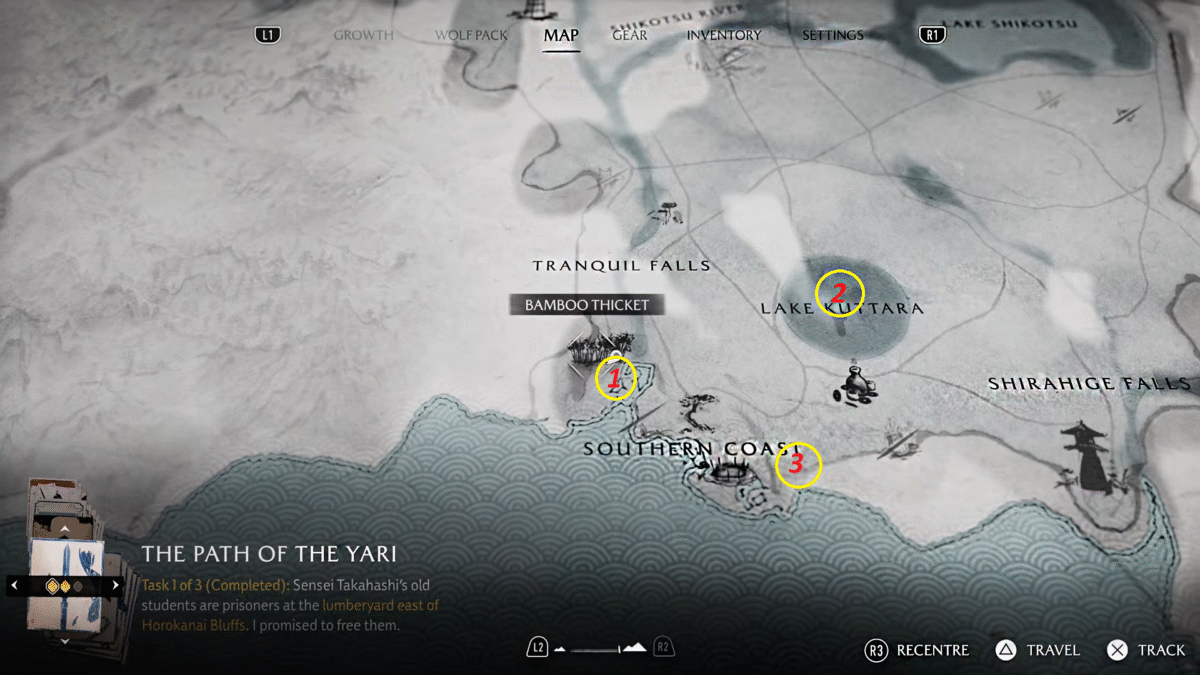The height and width of the screenshot is (675, 1200).
Task: Switch to the Settings tab
Action: [x=832, y=35]
